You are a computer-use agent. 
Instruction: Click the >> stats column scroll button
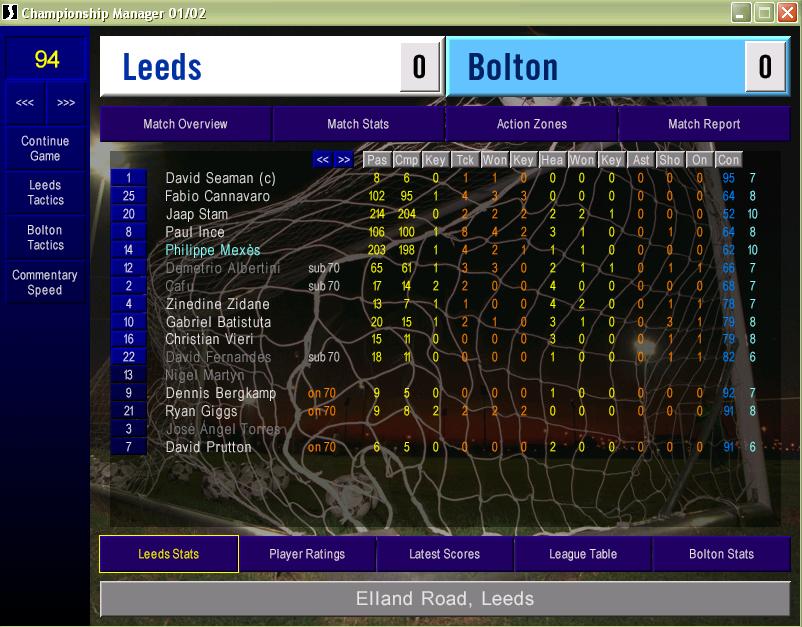[x=343, y=159]
